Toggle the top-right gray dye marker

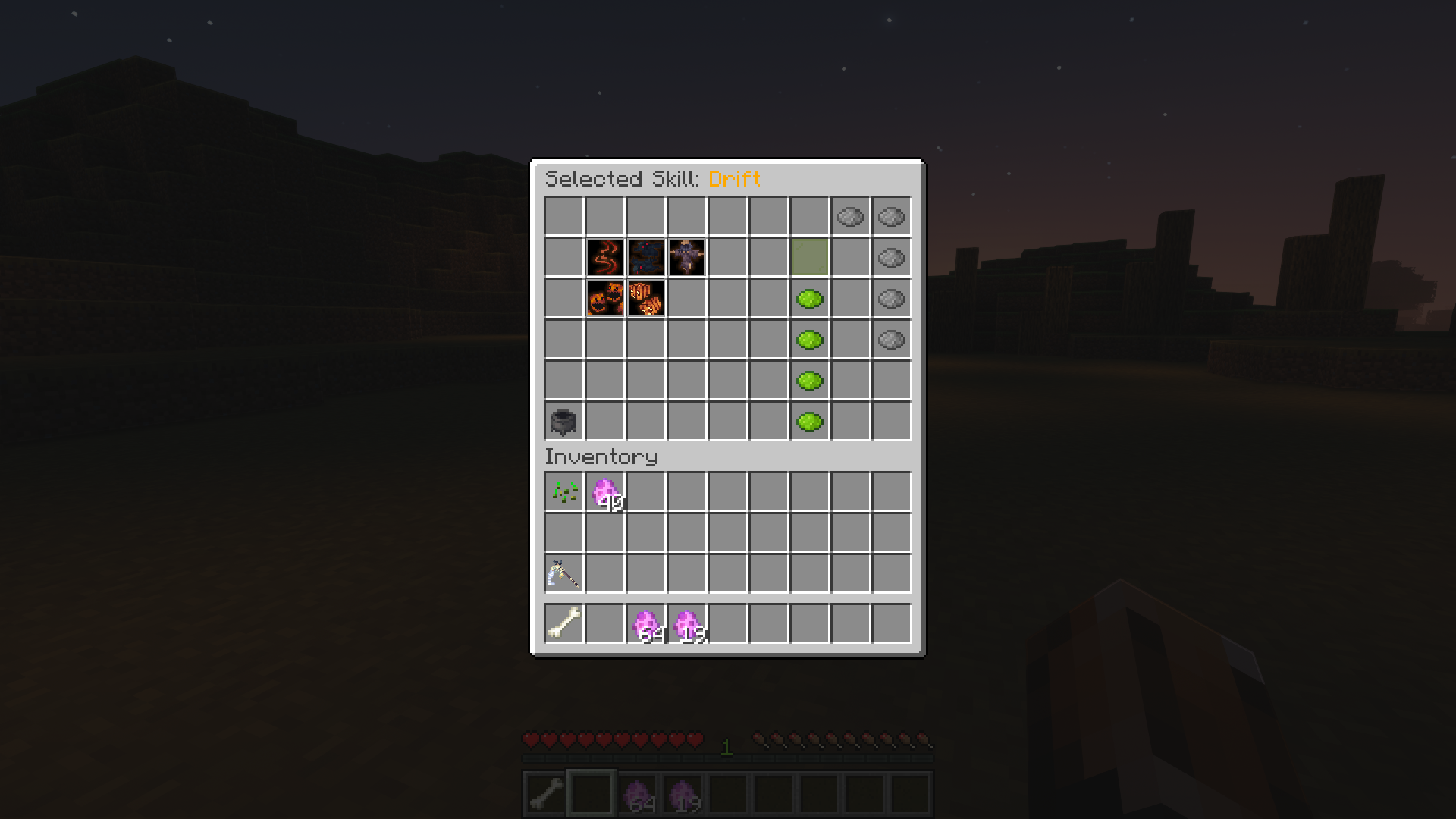891,218
